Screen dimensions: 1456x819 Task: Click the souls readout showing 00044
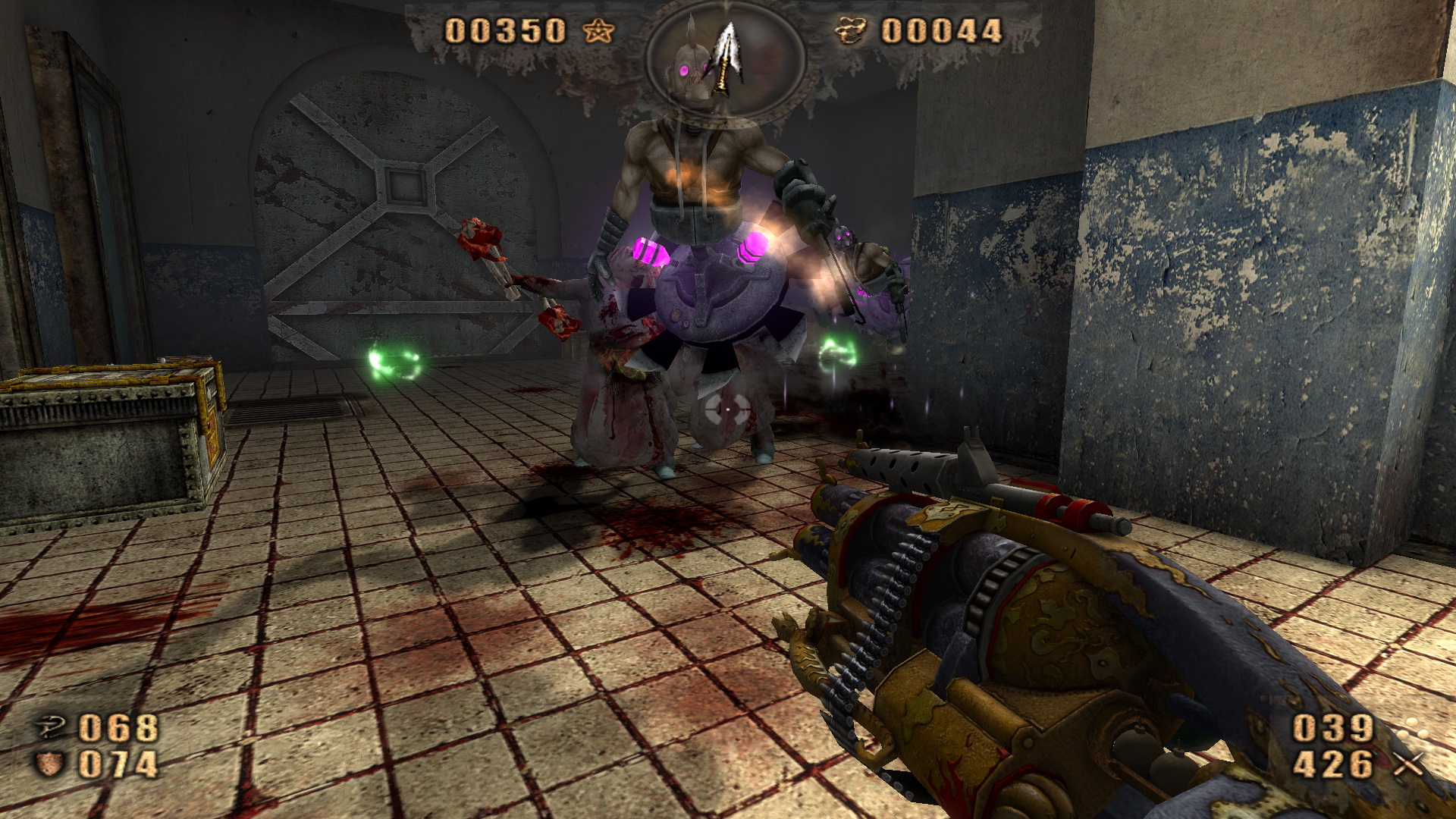pos(940,30)
